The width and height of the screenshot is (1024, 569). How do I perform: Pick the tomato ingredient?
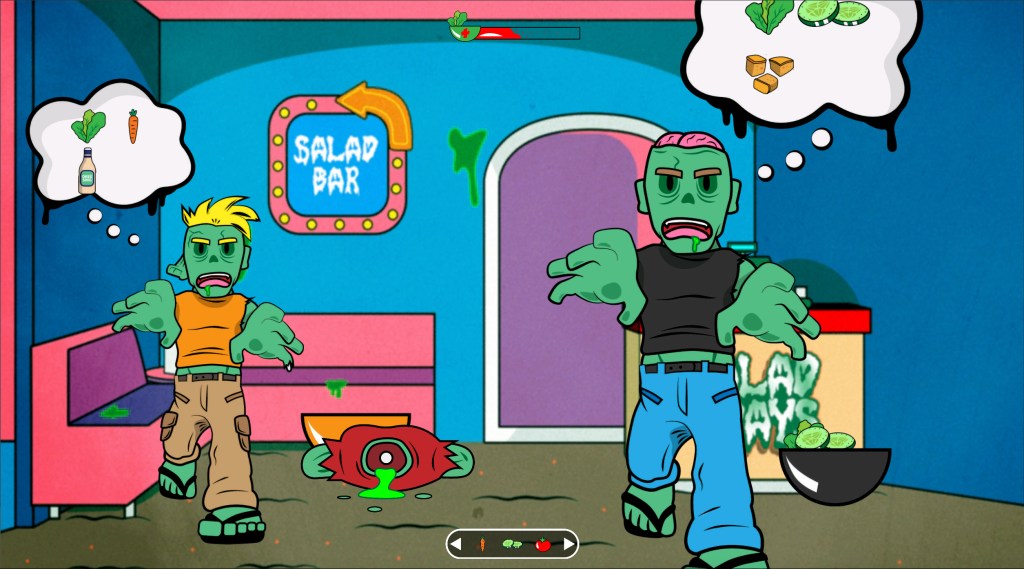coord(543,544)
